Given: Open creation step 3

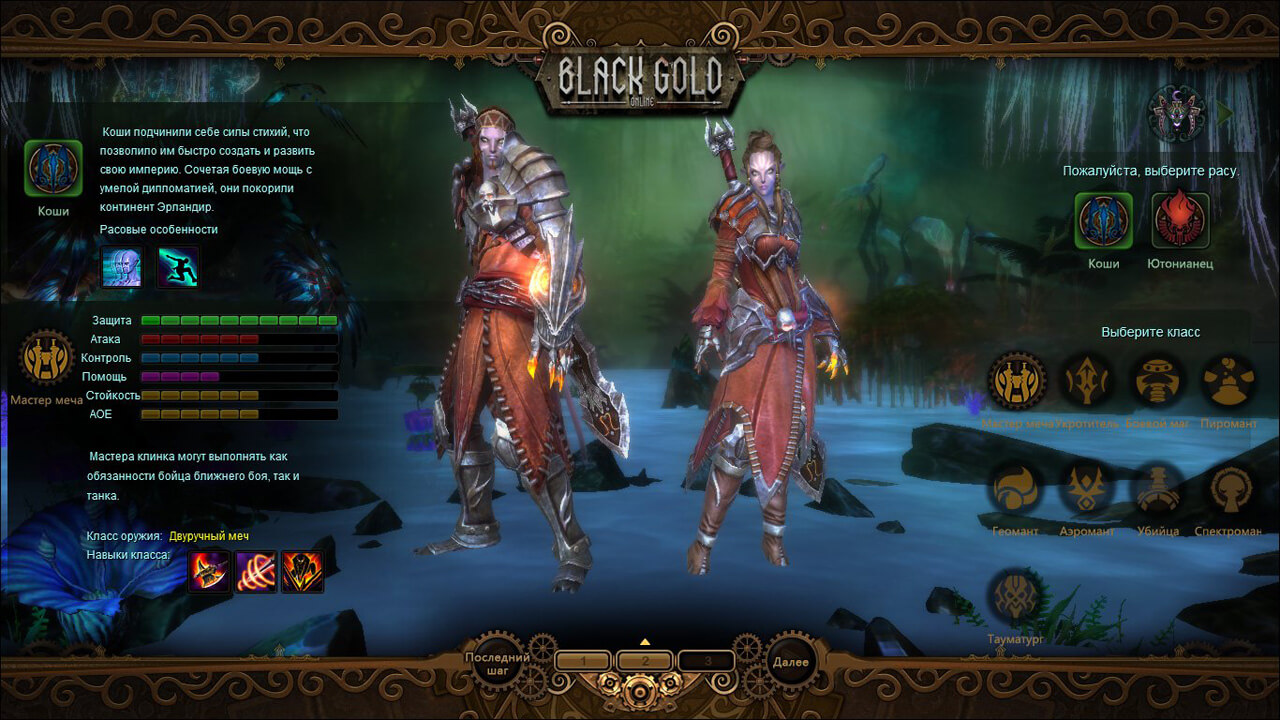Looking at the screenshot, I should 706,661.
